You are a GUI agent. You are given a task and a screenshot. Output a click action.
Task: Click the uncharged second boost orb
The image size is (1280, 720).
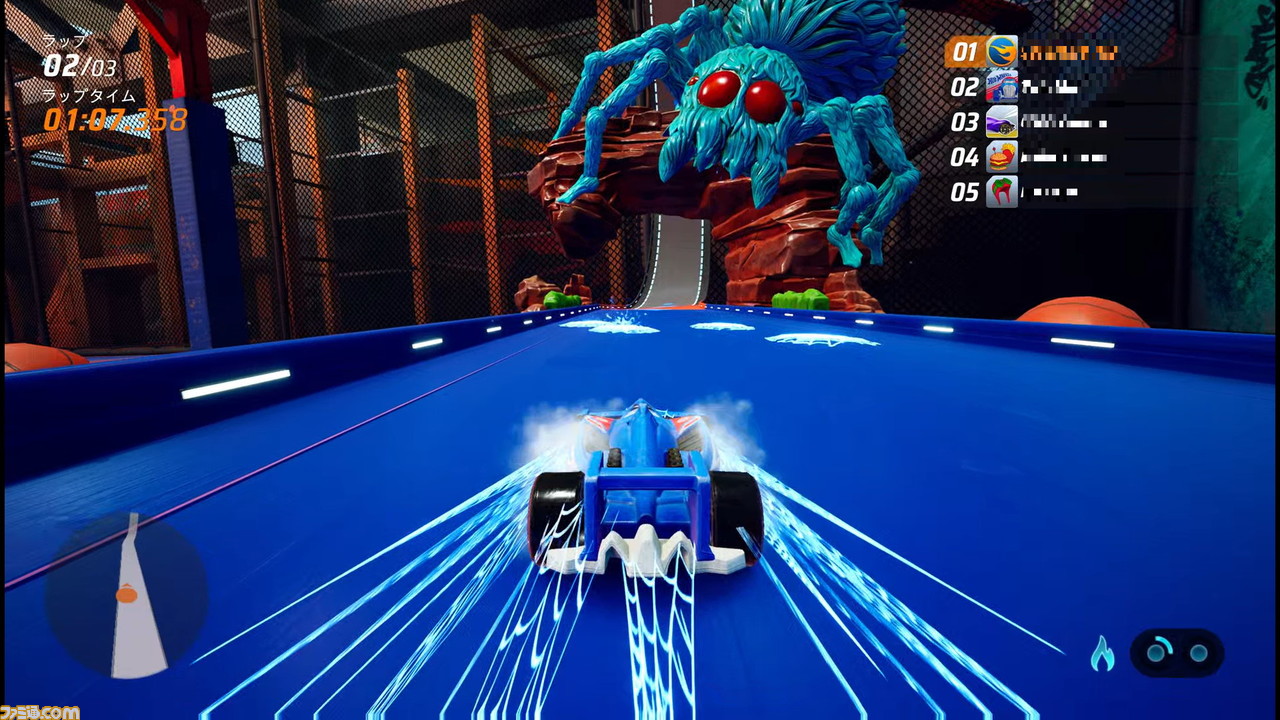[1198, 653]
